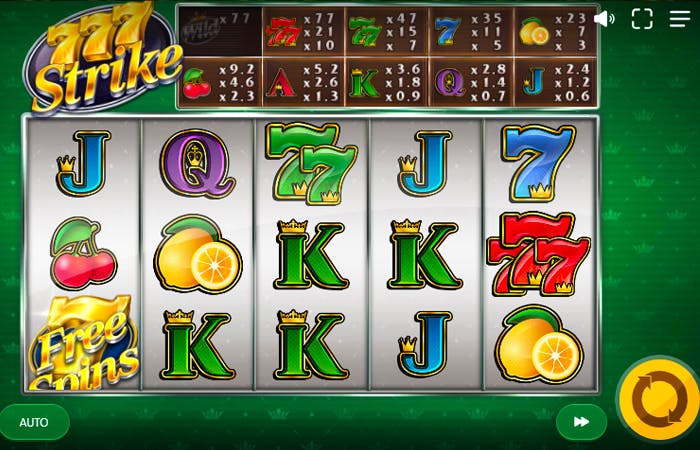This screenshot has width=700, height=450.
Task: Open the hamburger menu
Action: 678,19
